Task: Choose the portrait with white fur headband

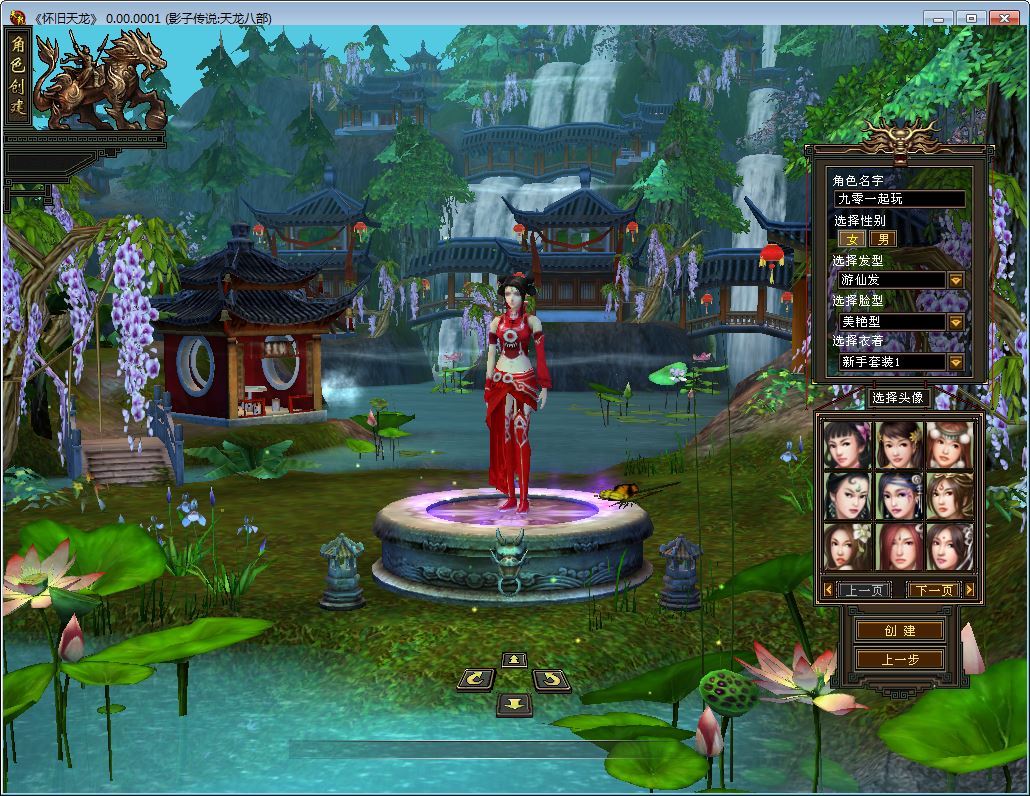Action: pos(949,446)
